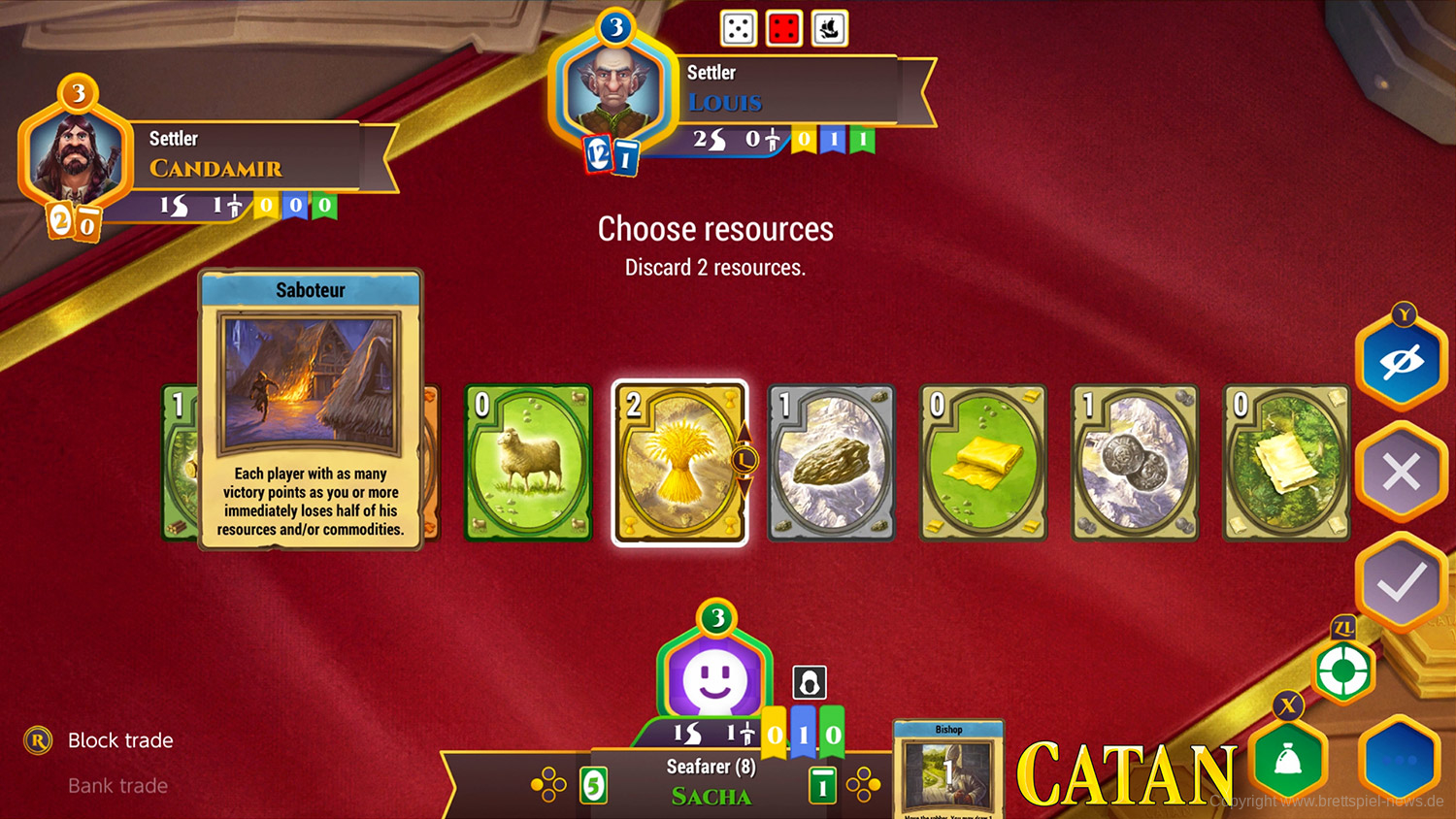The width and height of the screenshot is (1456, 819).
Task: Click Block trade option
Action: point(120,740)
